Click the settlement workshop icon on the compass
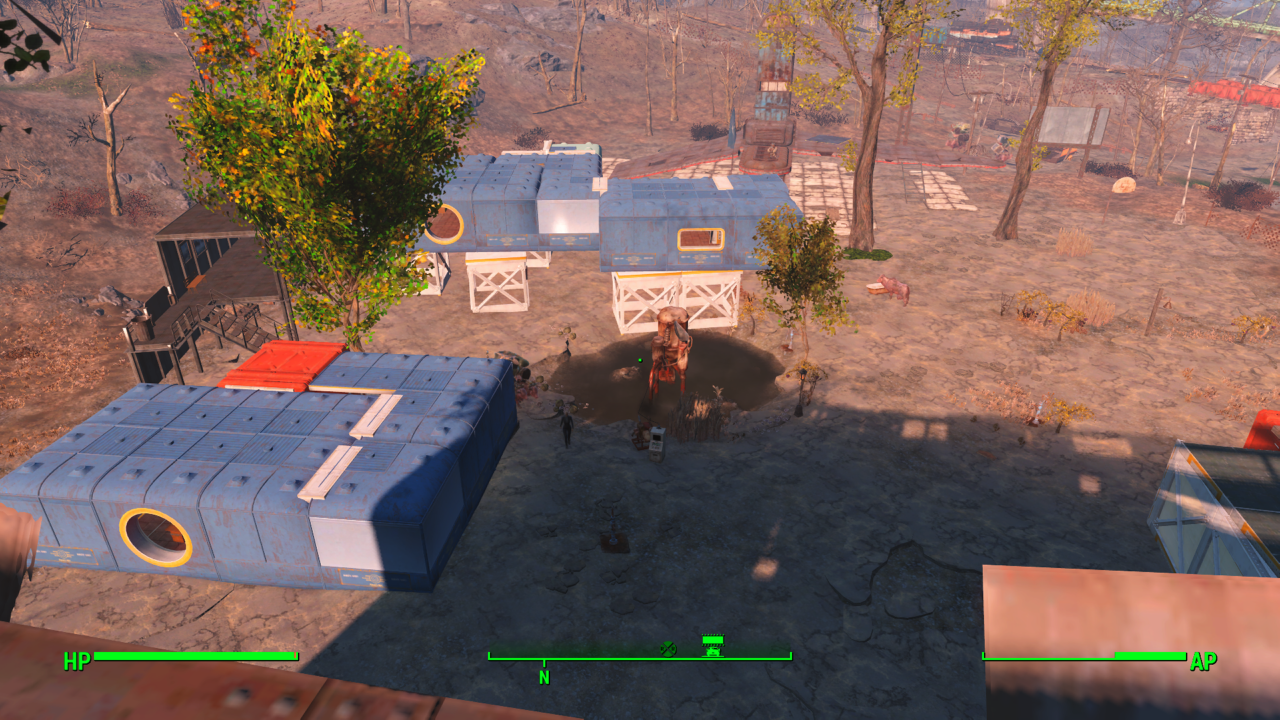The image size is (1280, 720). click(713, 645)
